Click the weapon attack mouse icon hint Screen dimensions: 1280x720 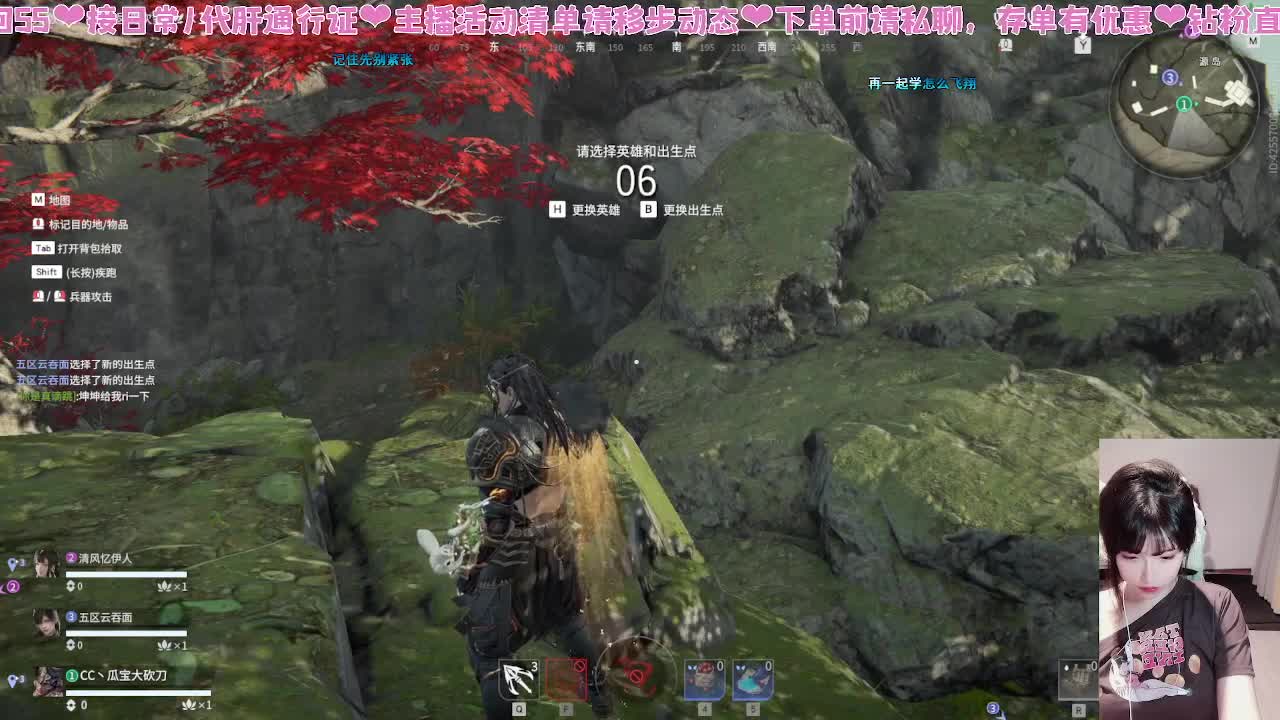pyautogui.click(x=38, y=294)
